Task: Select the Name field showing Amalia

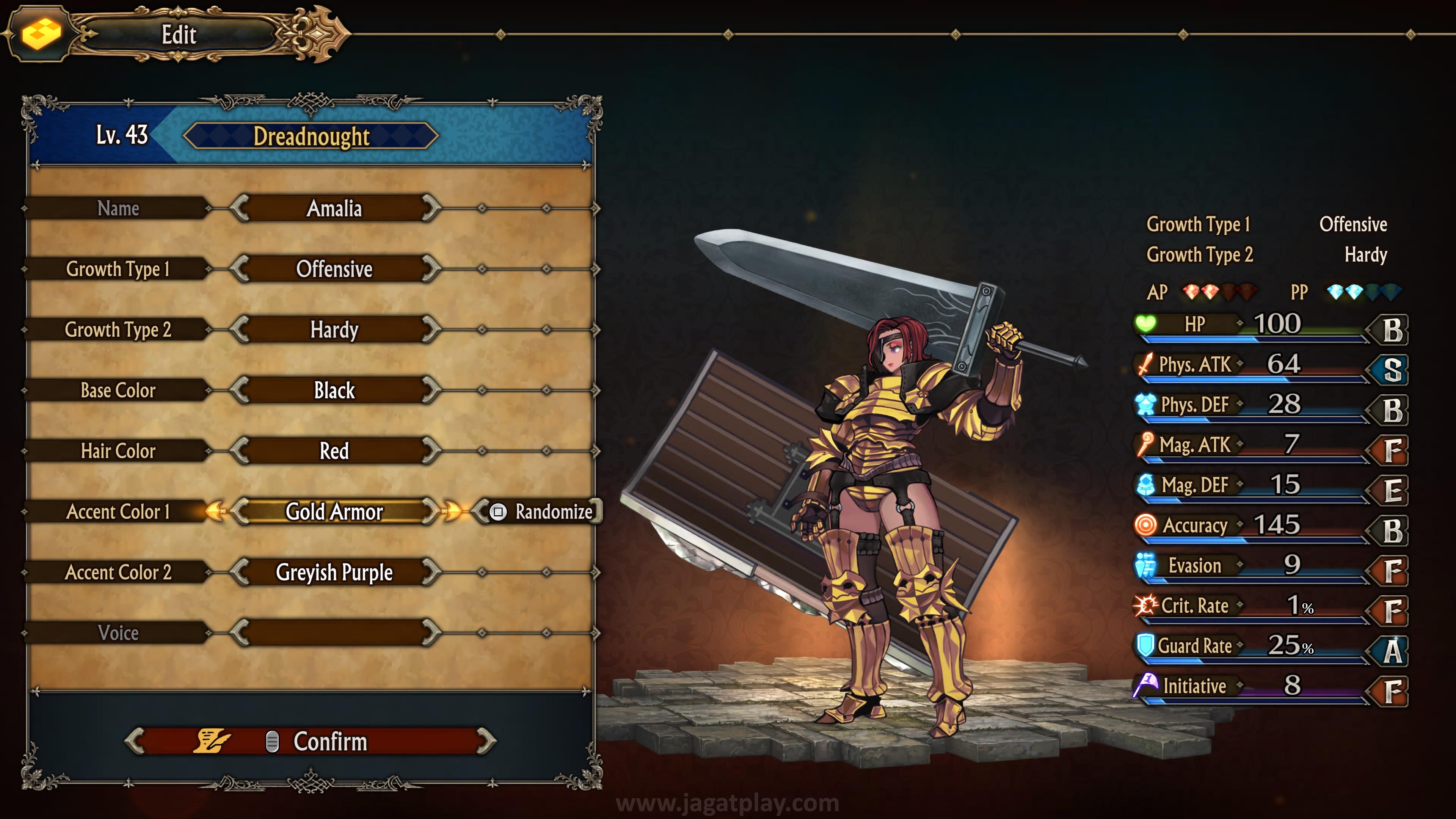Action: pyautogui.click(x=334, y=209)
